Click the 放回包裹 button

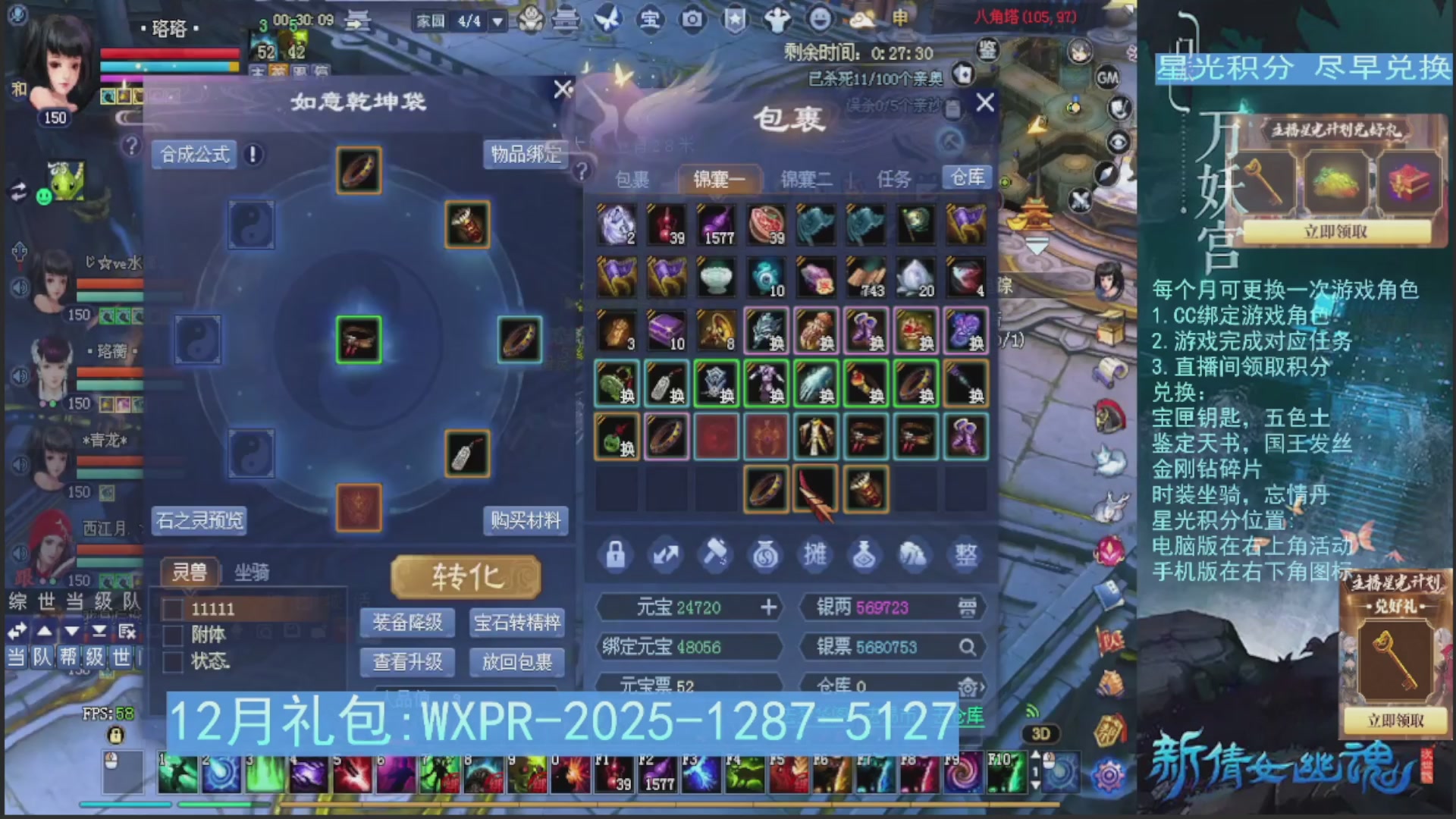coord(518,663)
